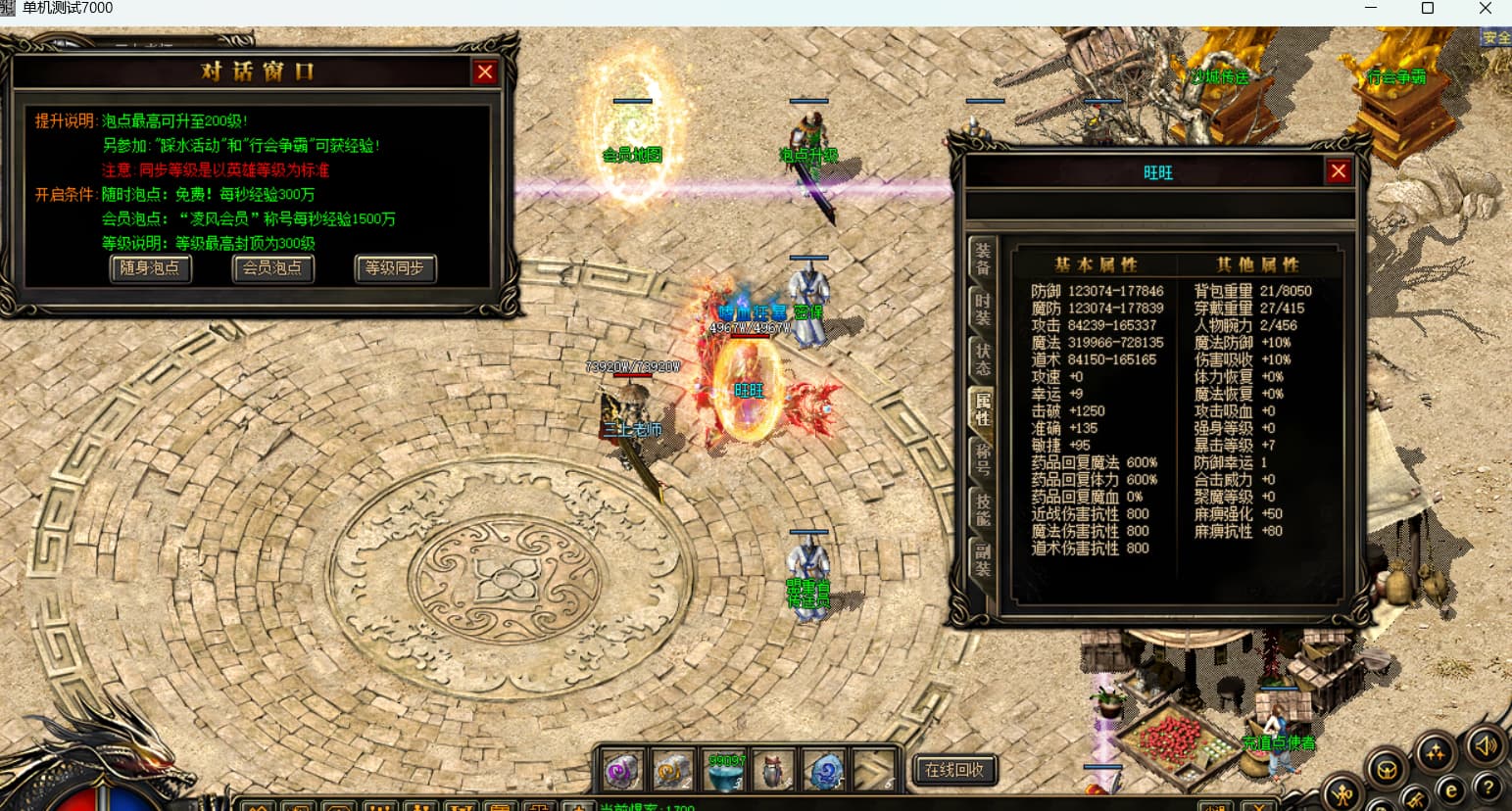1512x811 pixels.
Task: Click the 等级同步 level sync button
Action: [395, 268]
